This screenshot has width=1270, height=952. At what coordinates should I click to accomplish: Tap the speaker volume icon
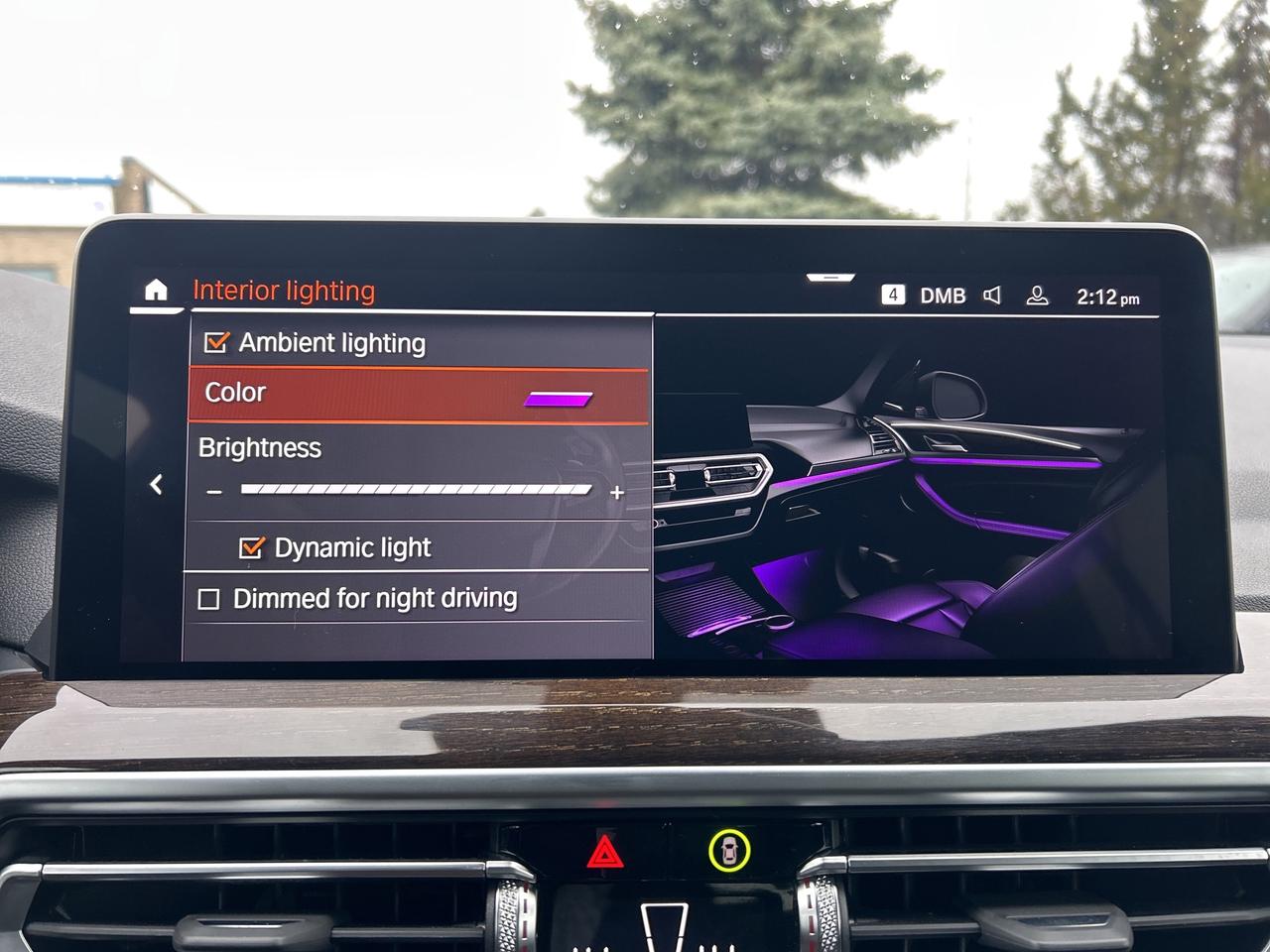[993, 294]
